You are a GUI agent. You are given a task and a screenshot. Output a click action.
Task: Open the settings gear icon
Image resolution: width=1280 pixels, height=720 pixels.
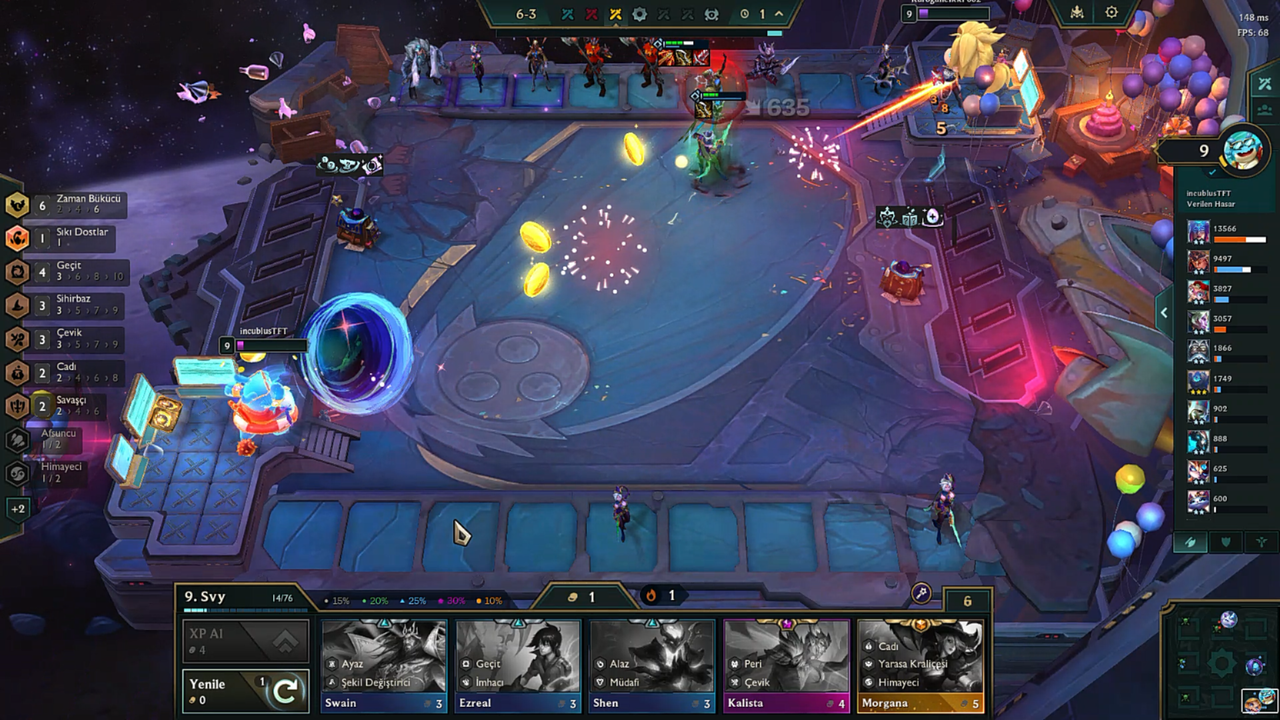1111,13
